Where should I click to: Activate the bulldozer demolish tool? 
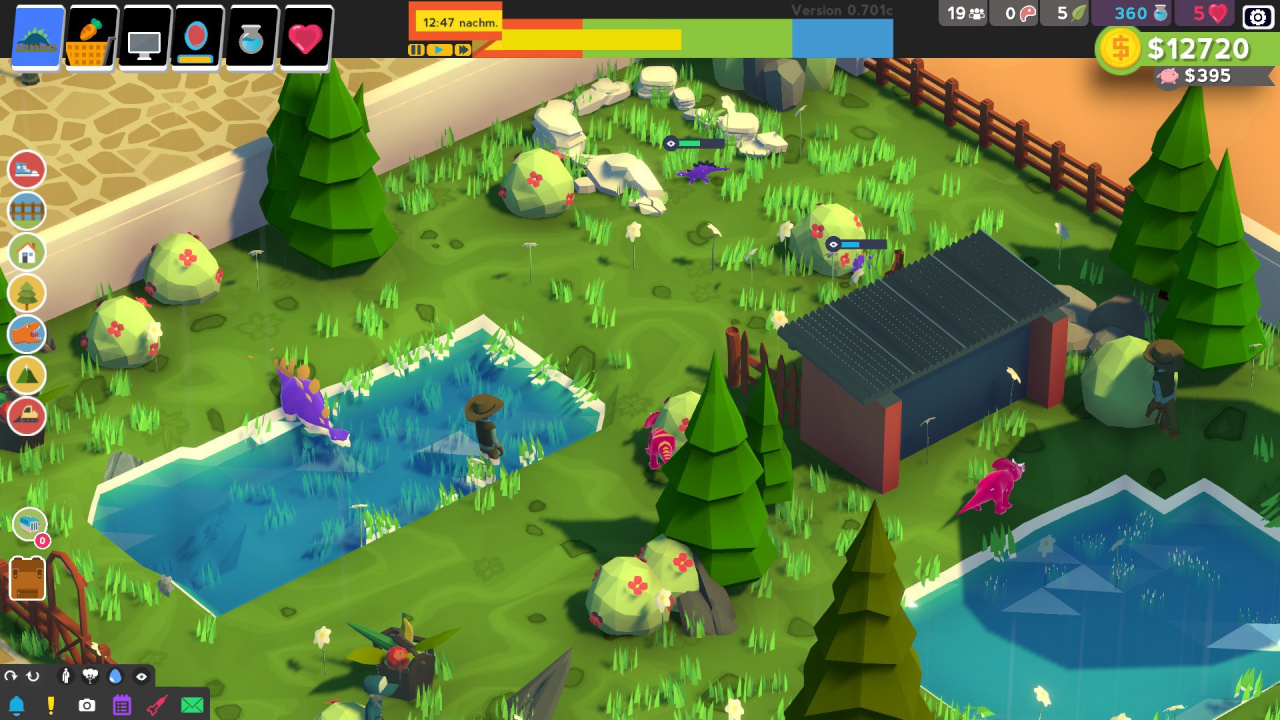click(x=27, y=415)
